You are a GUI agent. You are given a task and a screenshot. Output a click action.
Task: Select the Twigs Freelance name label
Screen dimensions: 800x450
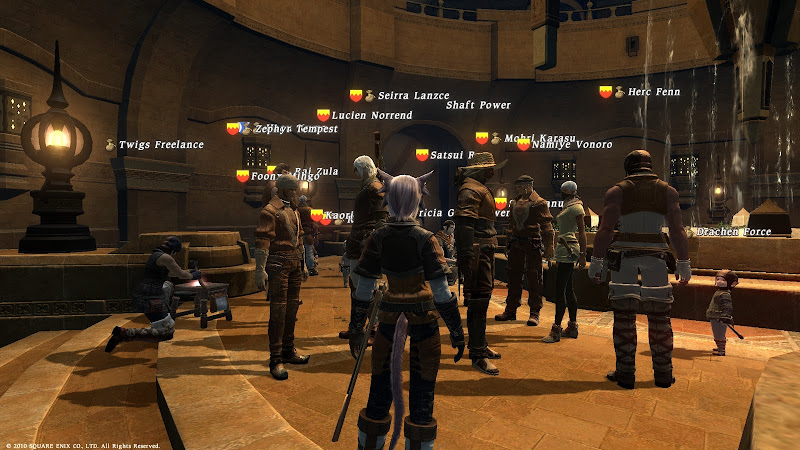tap(161, 145)
